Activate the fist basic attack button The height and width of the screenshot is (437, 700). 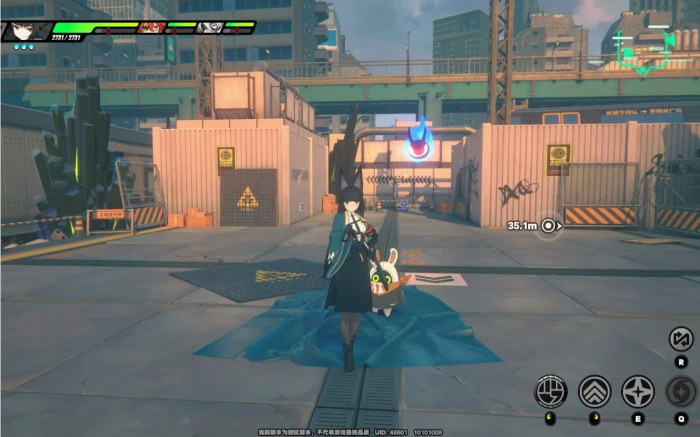coord(551,391)
